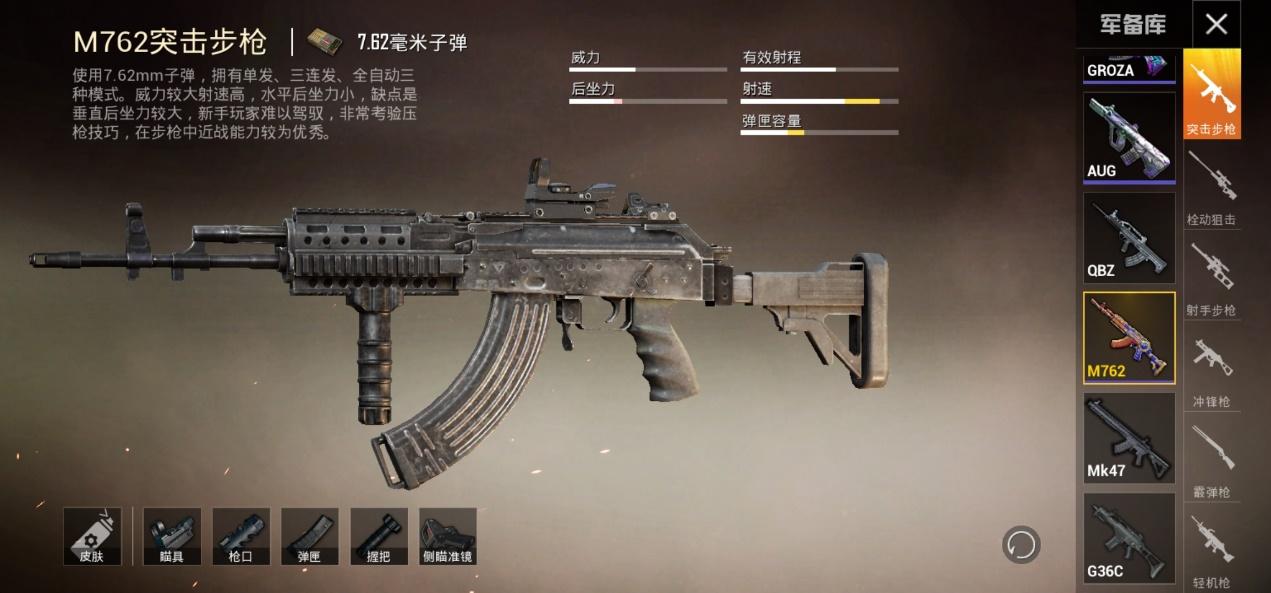Choose the G36C rifle entry

1129,537
